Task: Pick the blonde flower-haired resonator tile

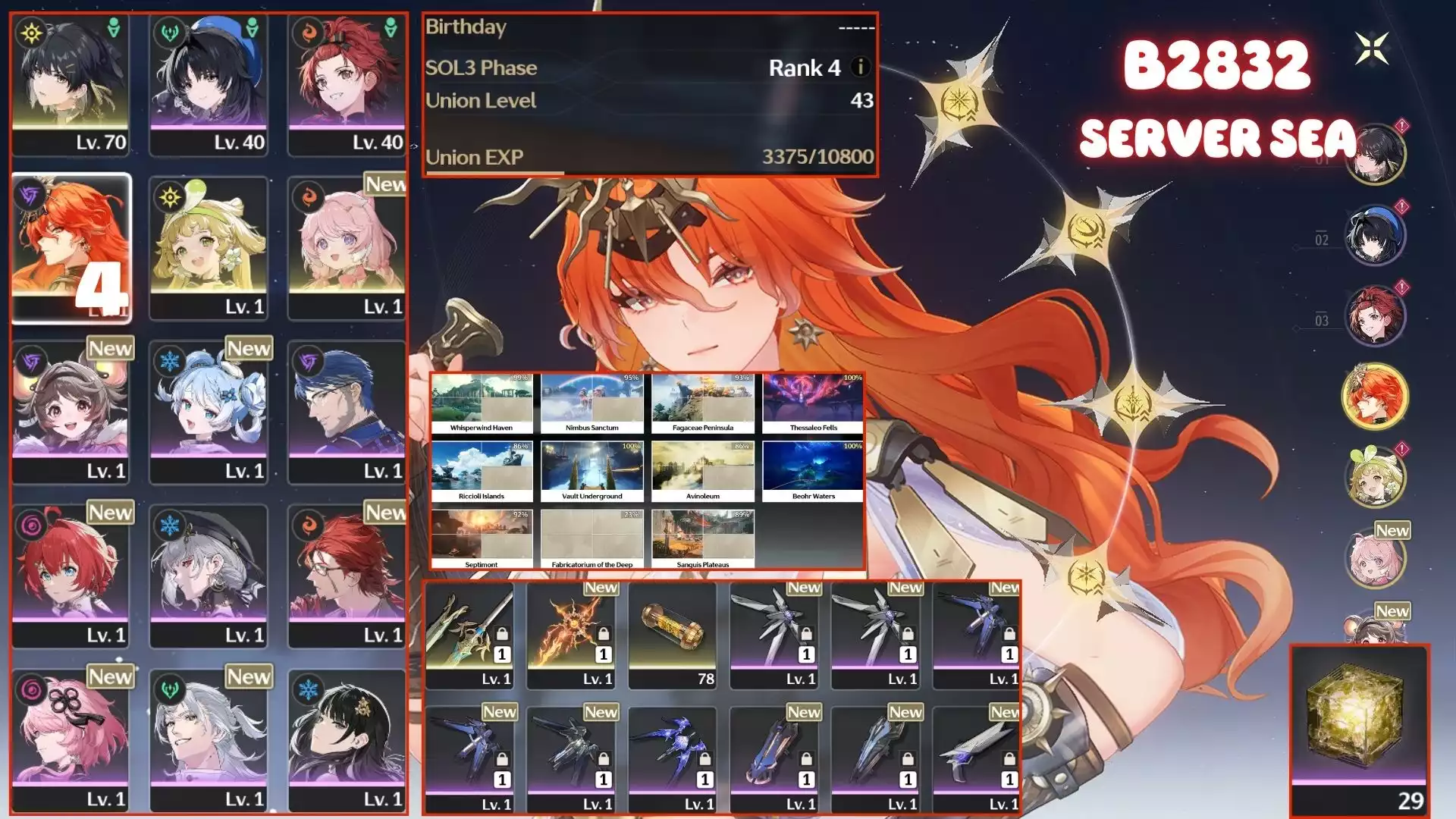Action: point(209,246)
